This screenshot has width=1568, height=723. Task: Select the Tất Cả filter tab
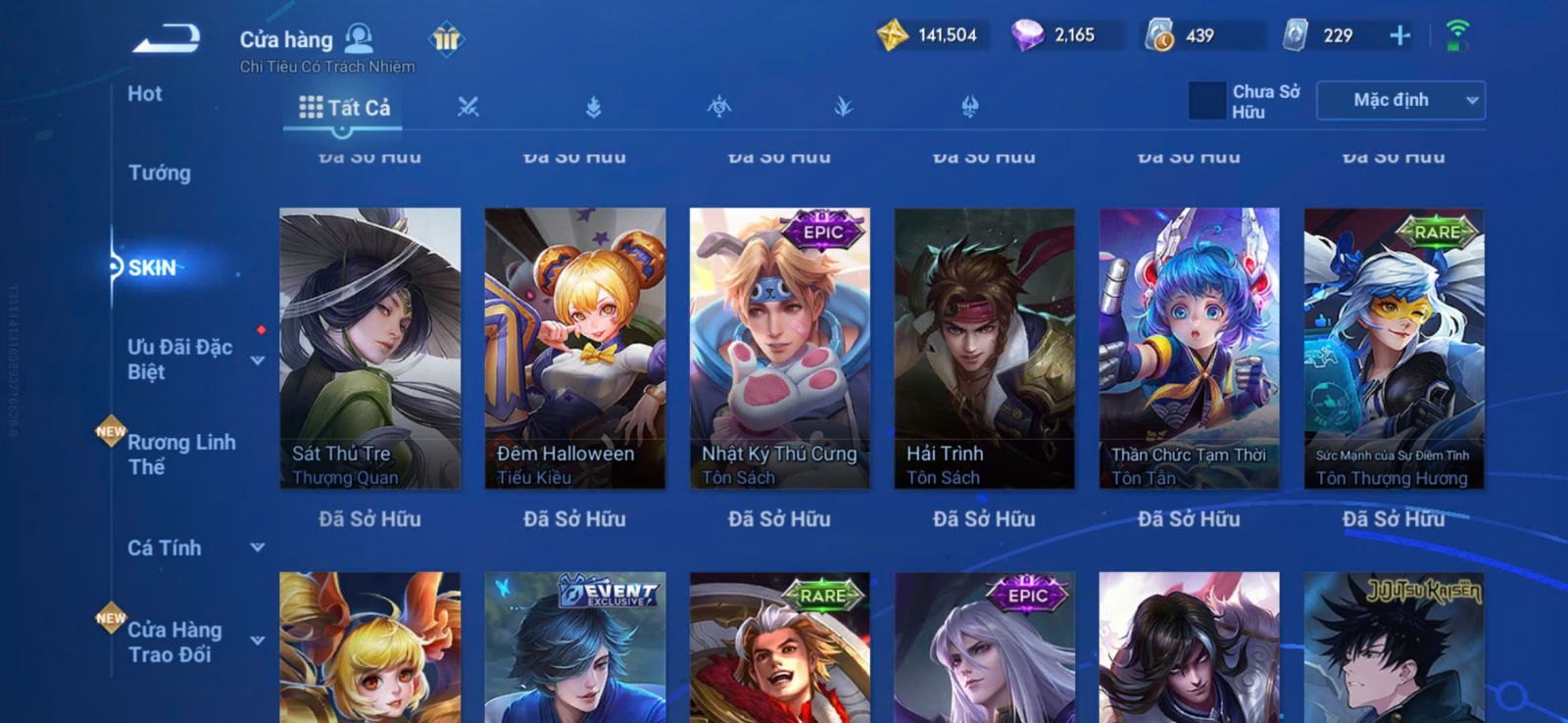tap(345, 108)
